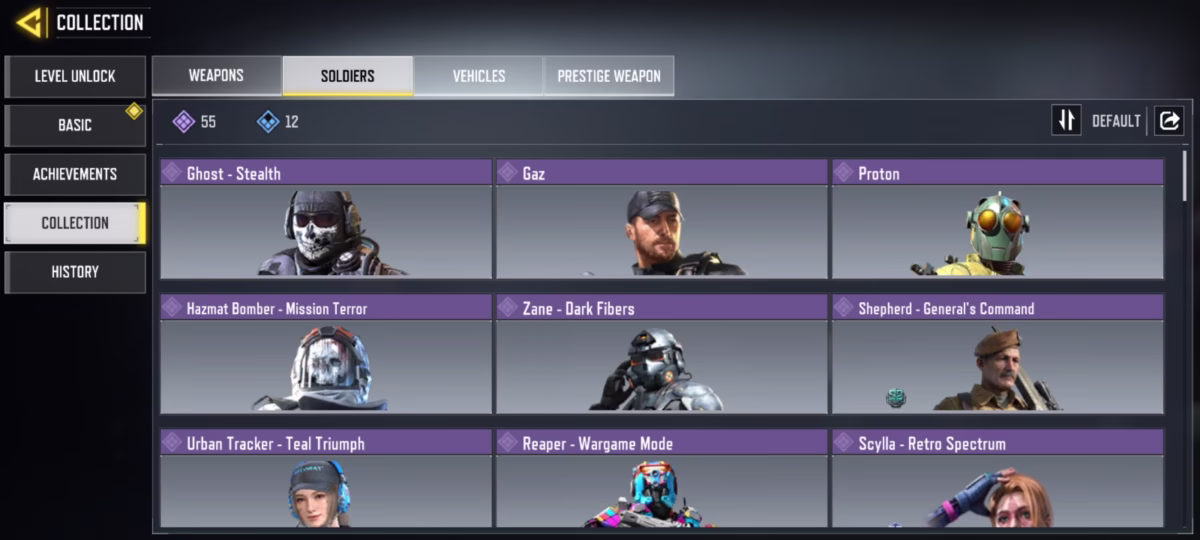Select the Soldiers tab
The image size is (1200, 540).
click(x=347, y=76)
